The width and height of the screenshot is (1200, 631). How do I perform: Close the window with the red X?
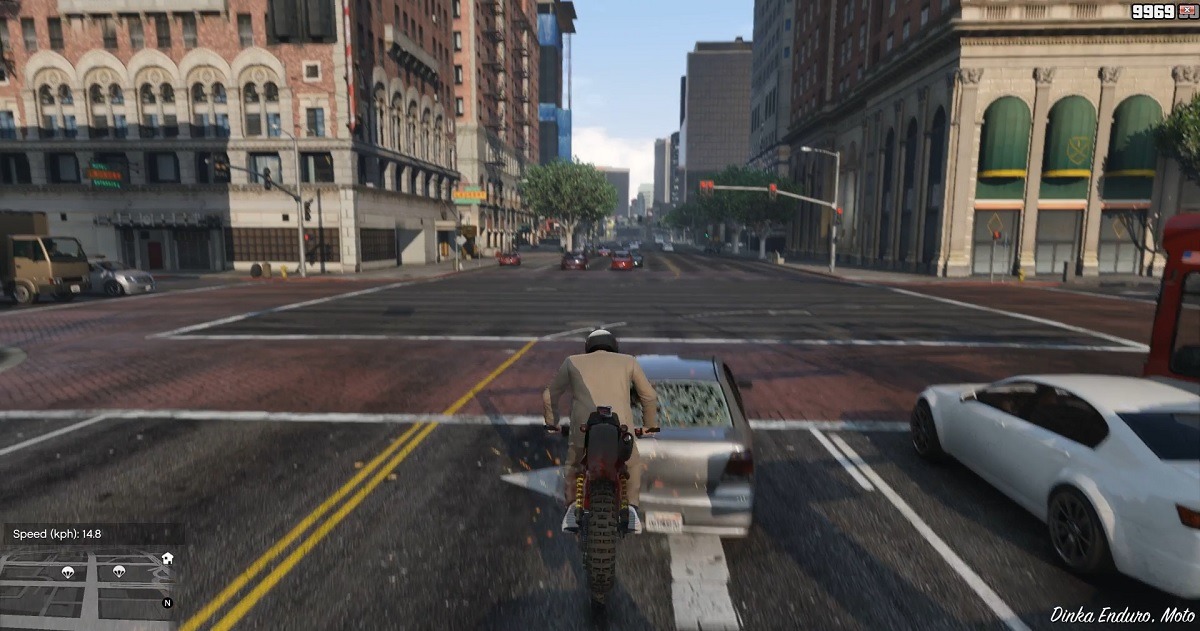[1187, 11]
